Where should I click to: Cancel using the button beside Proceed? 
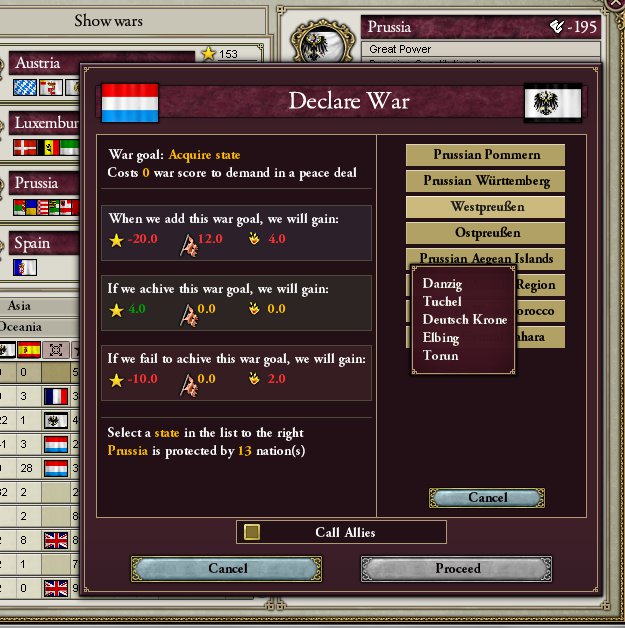point(227,569)
